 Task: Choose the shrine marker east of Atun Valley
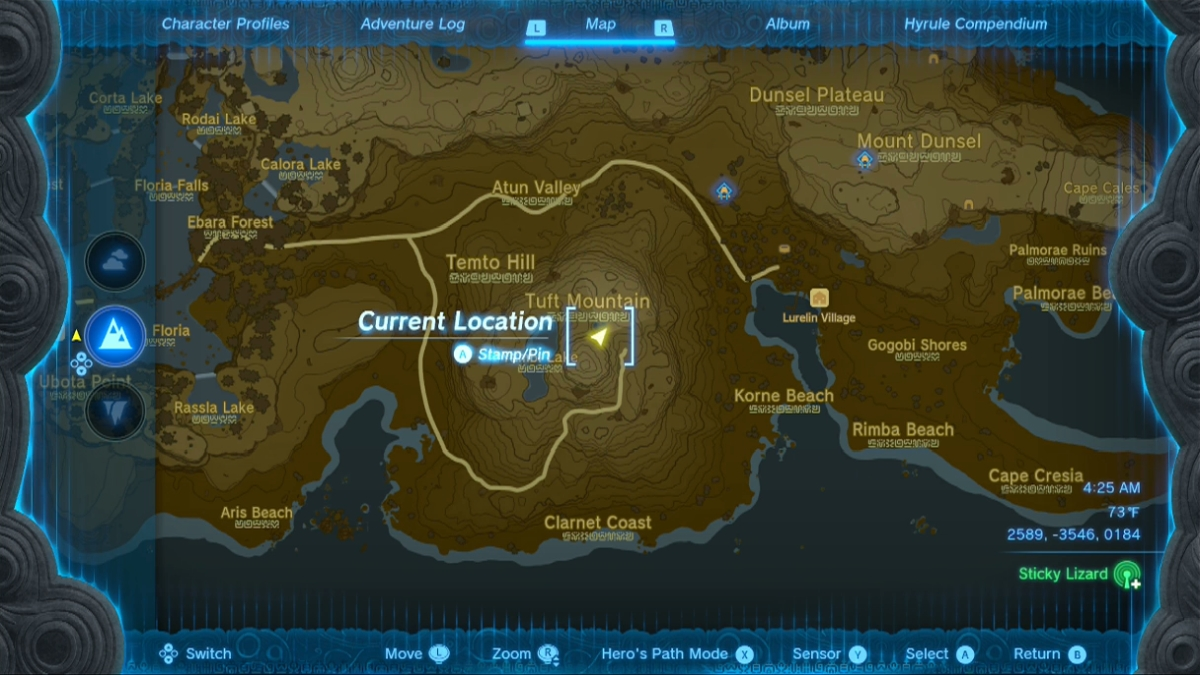tap(723, 190)
